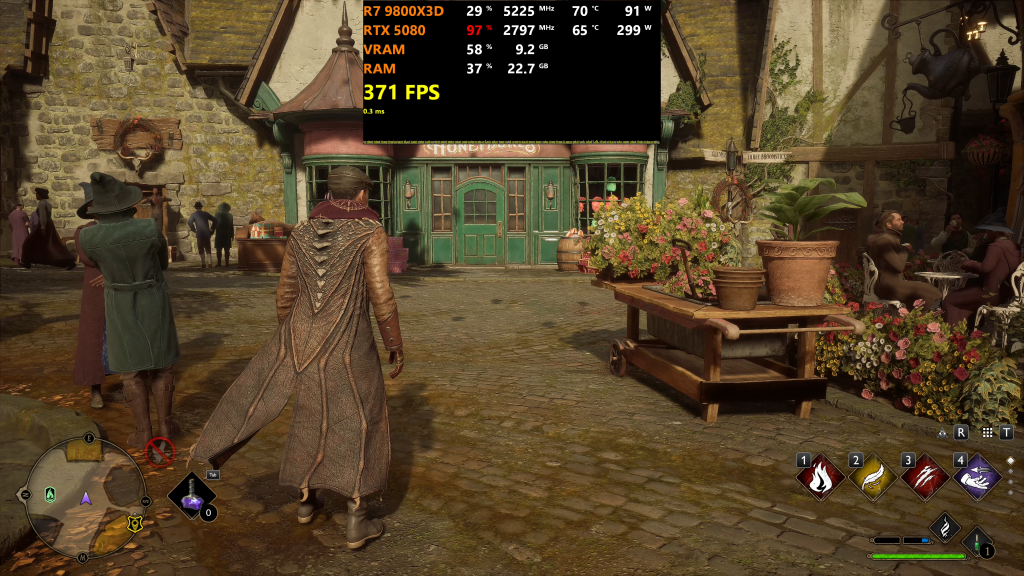The image size is (1024, 576).
Task: Switch to the top spell set diamond
Action: pos(1010,461)
